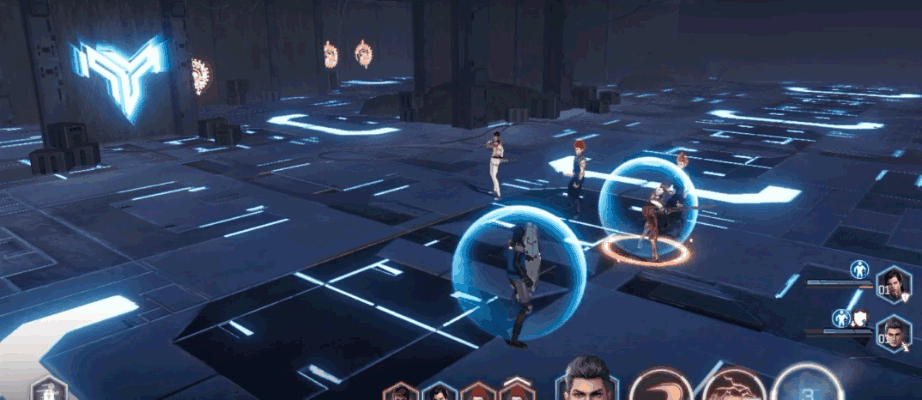Open the hexagonal tower icon in the corner
The image size is (922, 400).
point(48,390)
